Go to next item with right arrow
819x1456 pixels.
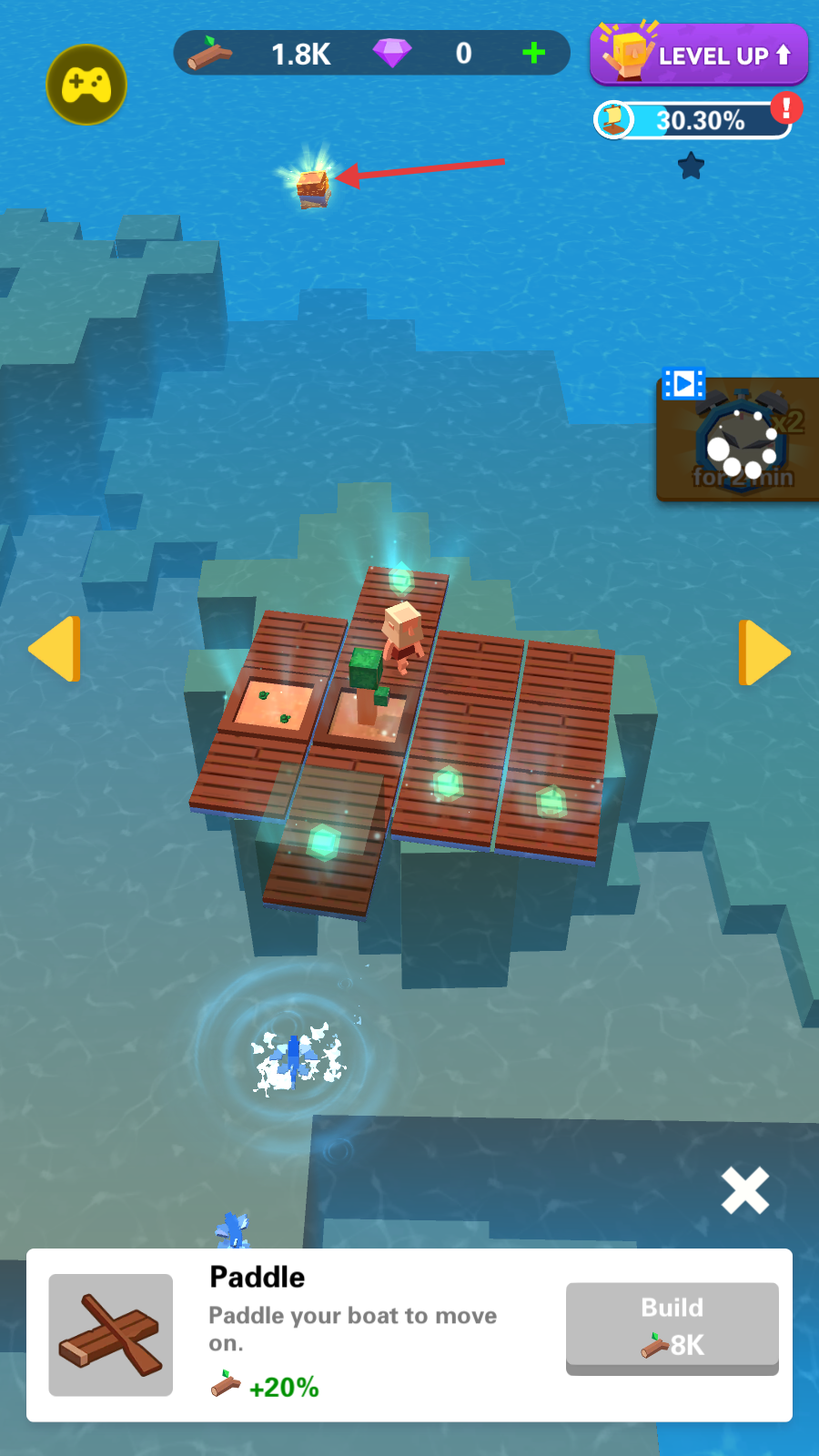[763, 652]
